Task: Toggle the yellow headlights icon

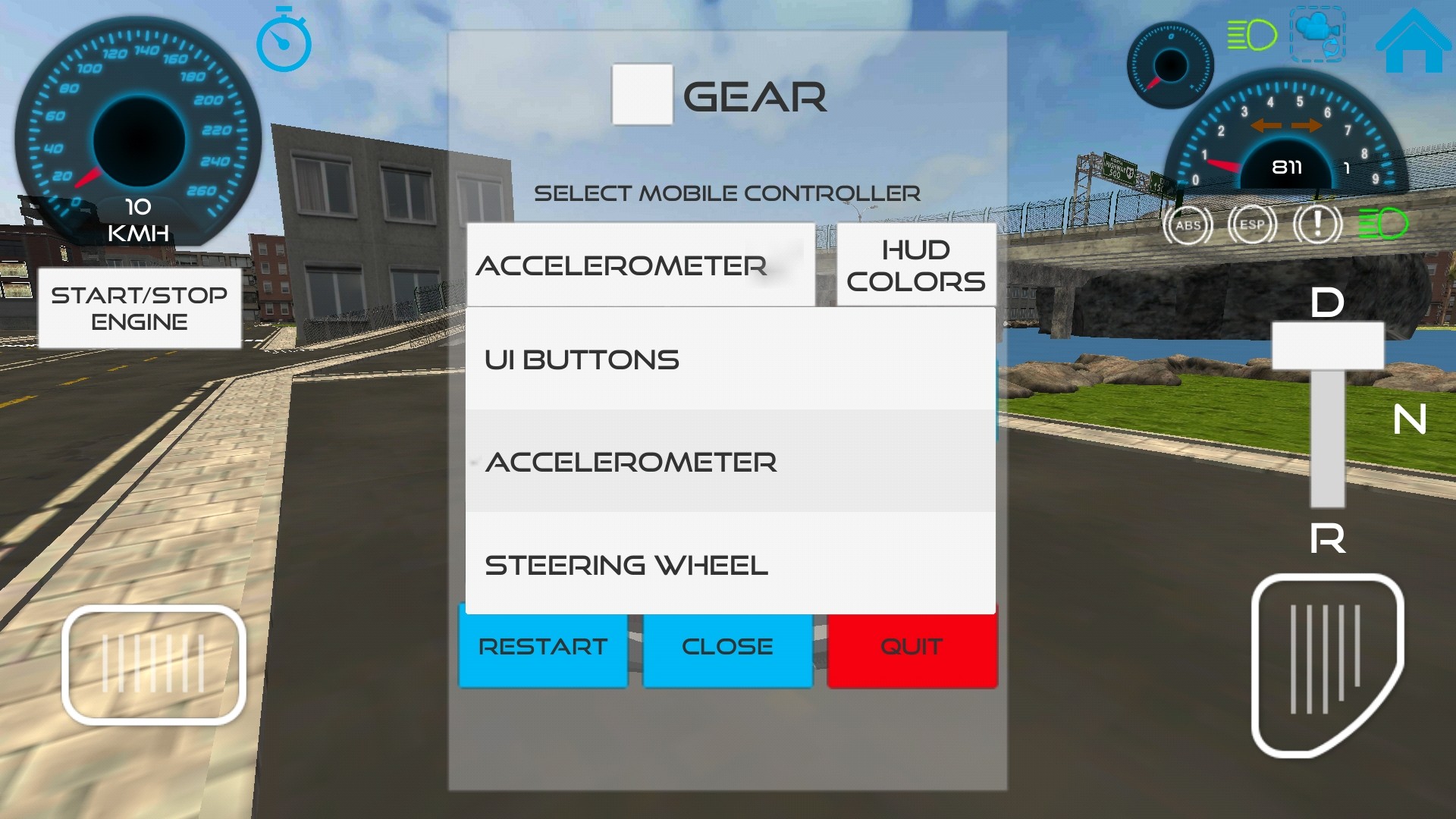Action: (x=1252, y=35)
